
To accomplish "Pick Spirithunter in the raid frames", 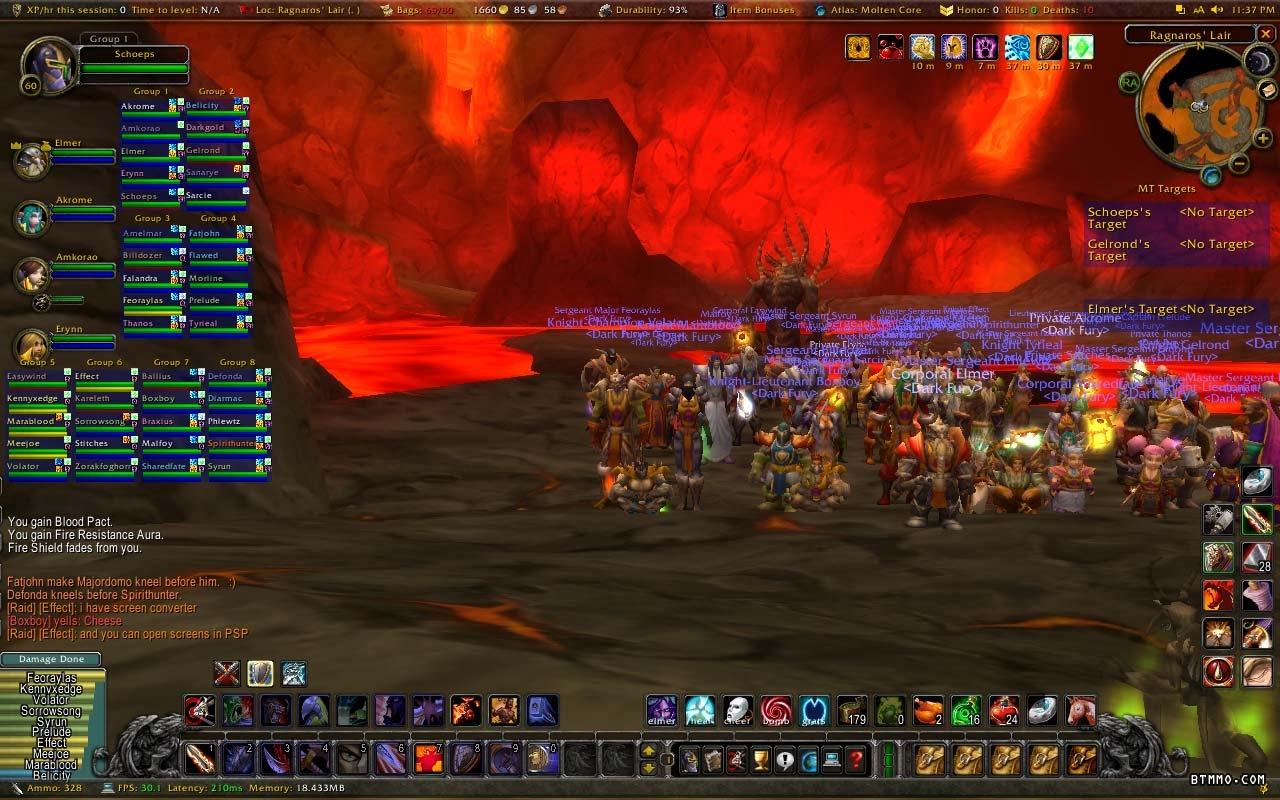I will (x=231, y=444).
